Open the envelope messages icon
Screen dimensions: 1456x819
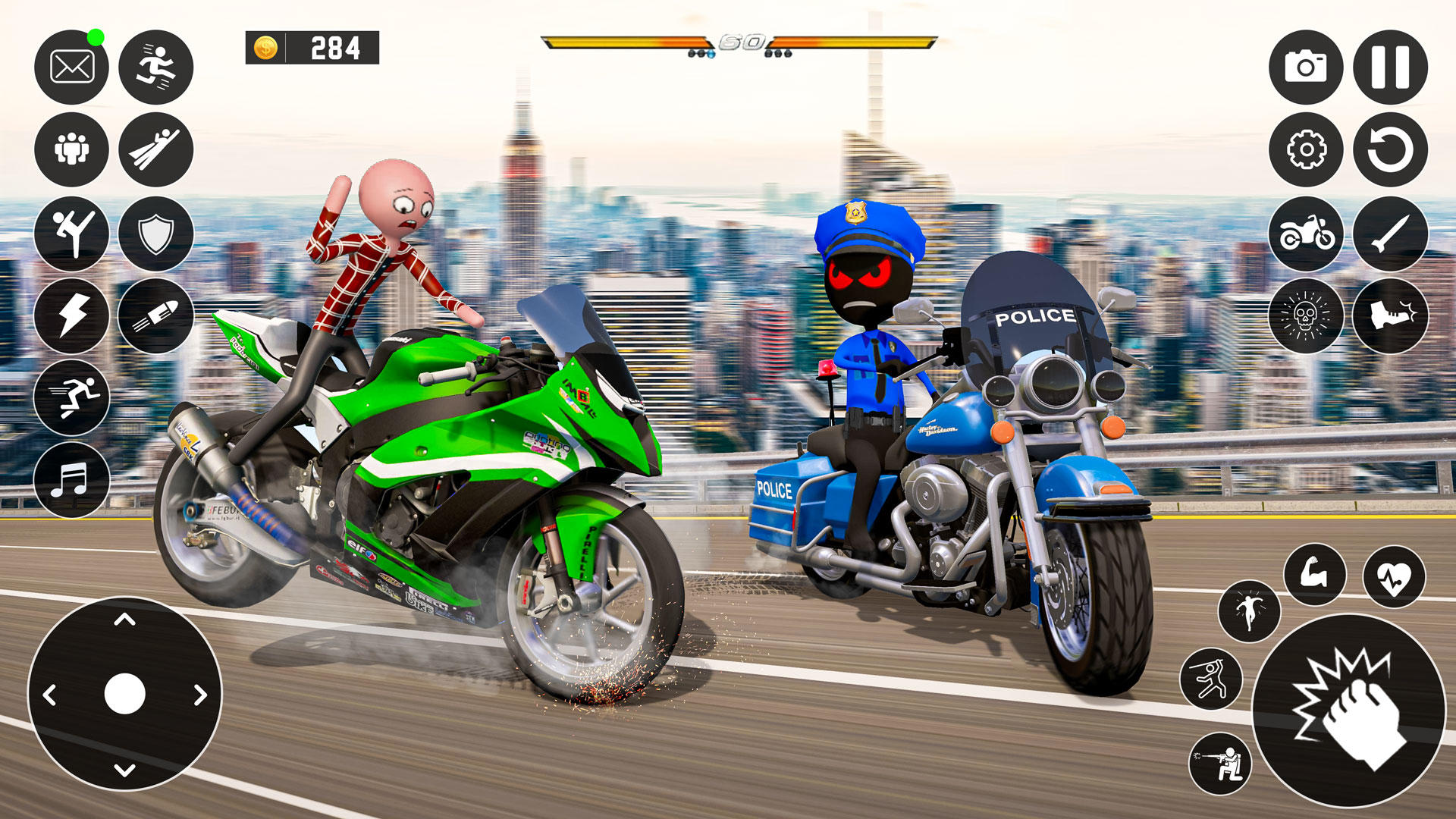pyautogui.click(x=71, y=66)
